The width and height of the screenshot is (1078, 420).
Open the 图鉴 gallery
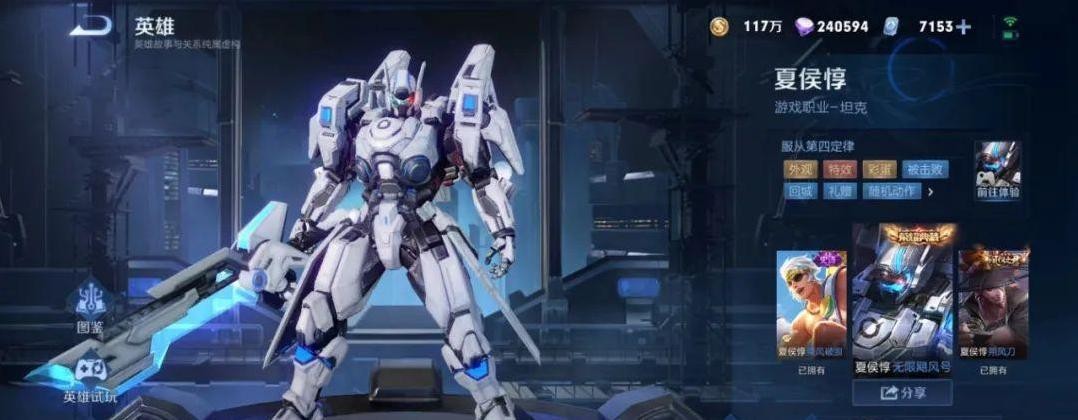click(92, 306)
